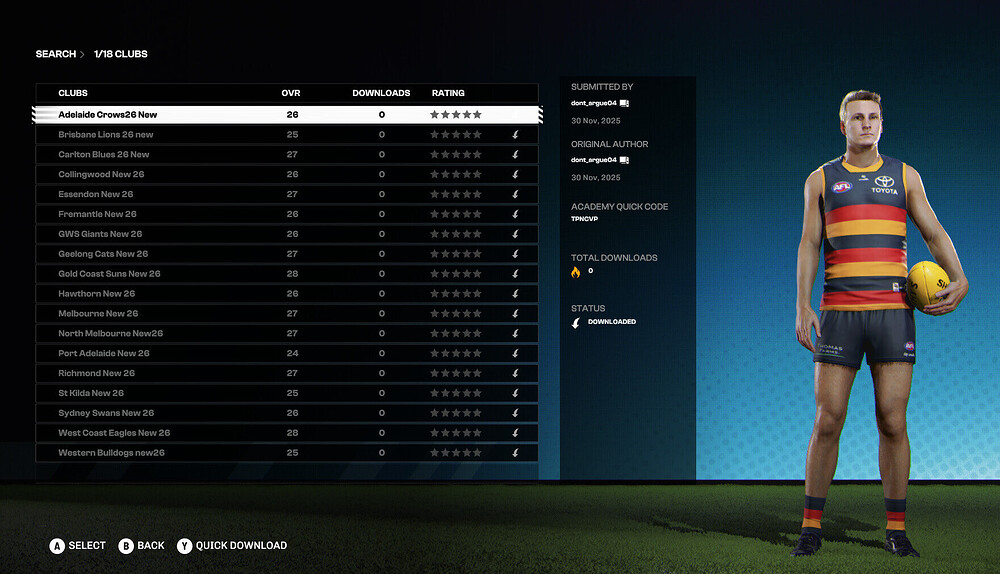Open the Essendon New 26 listing

(x=96, y=194)
